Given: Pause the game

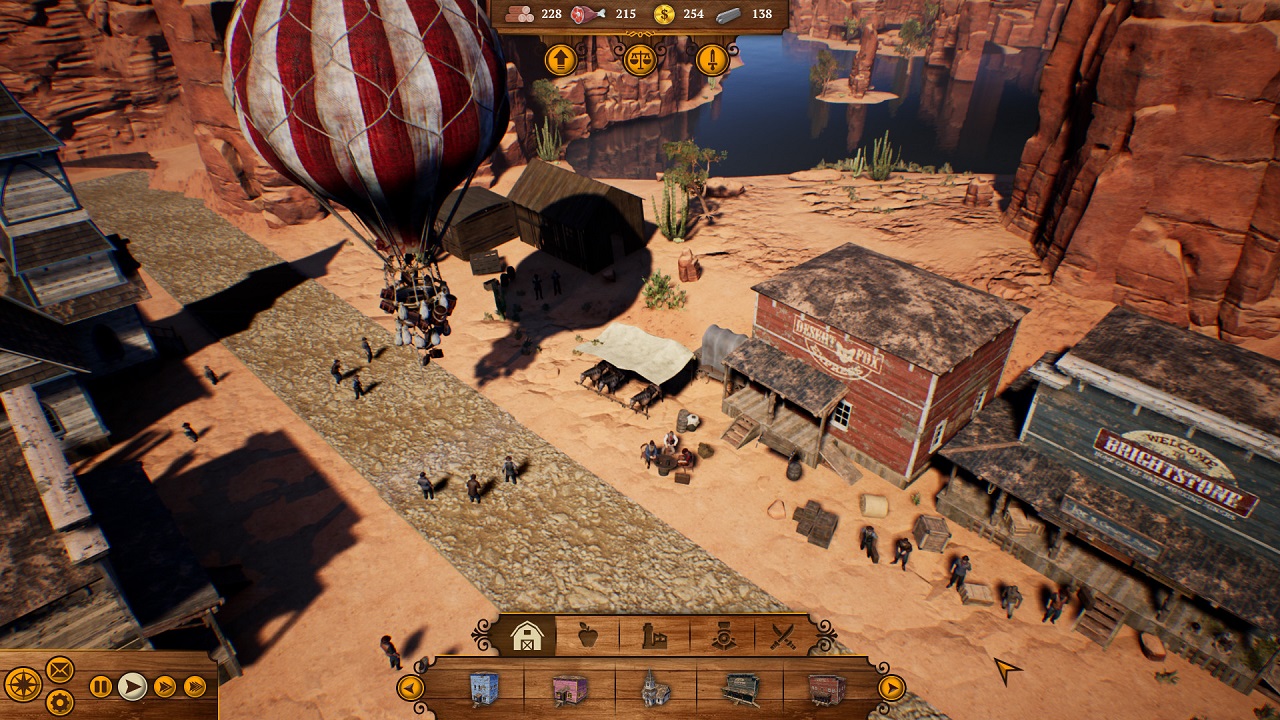Looking at the screenshot, I should tap(101, 687).
